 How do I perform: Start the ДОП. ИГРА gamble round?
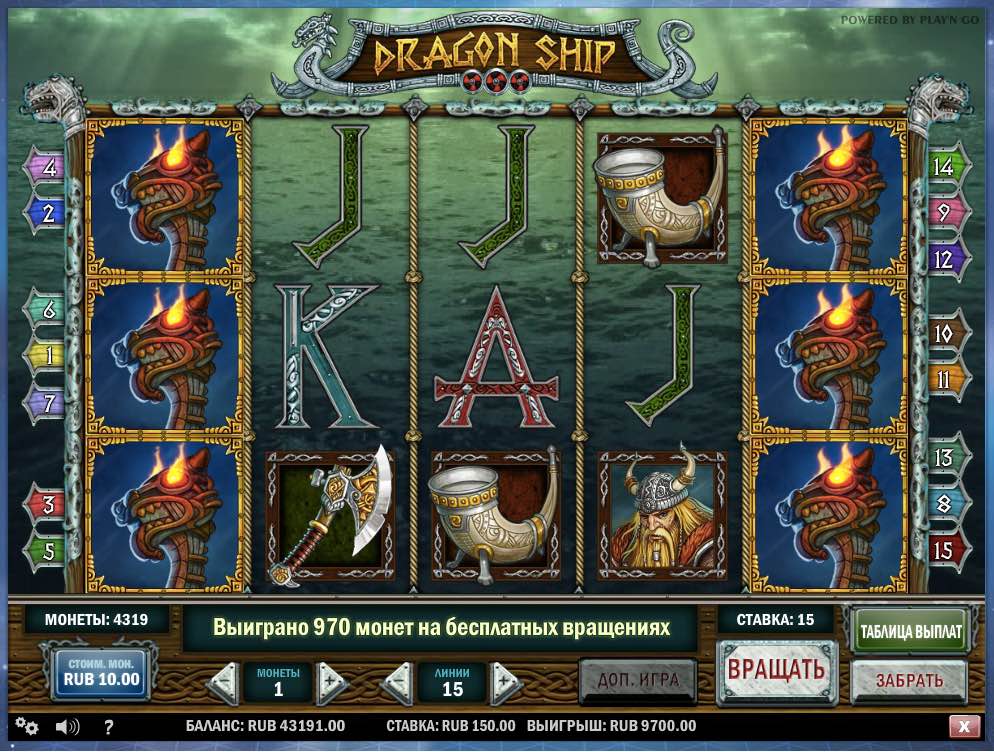click(x=638, y=681)
